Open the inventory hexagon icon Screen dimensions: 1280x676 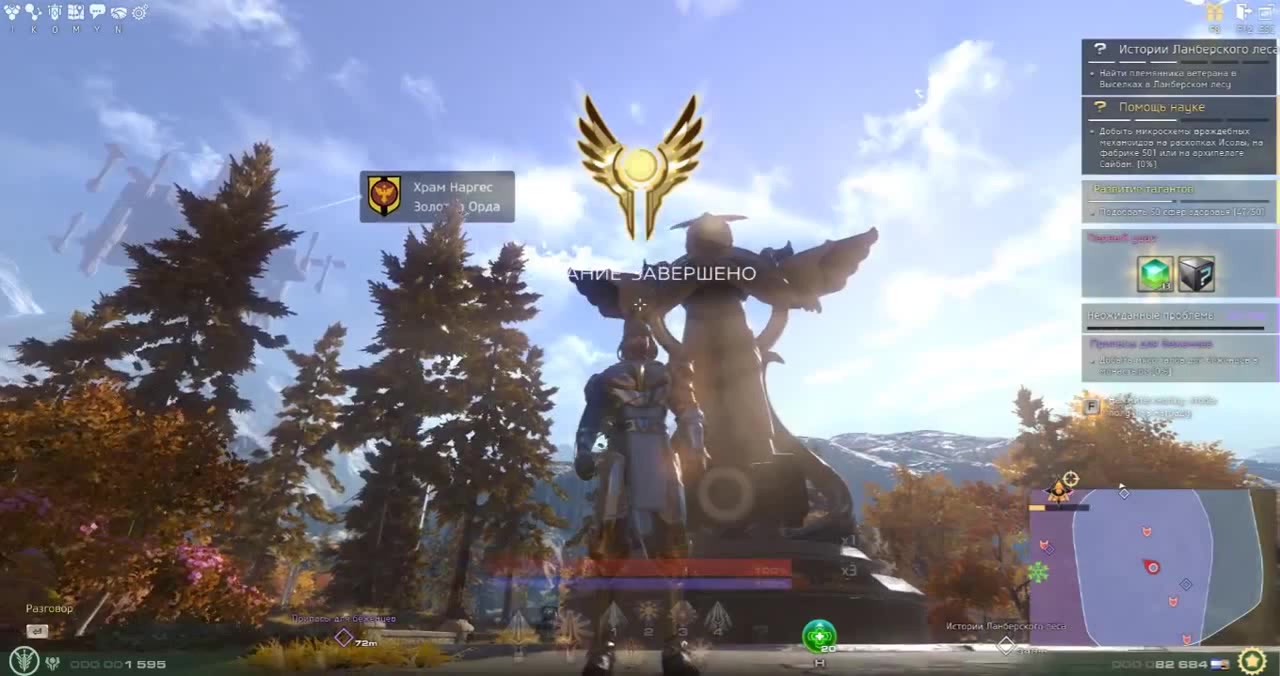[14, 12]
